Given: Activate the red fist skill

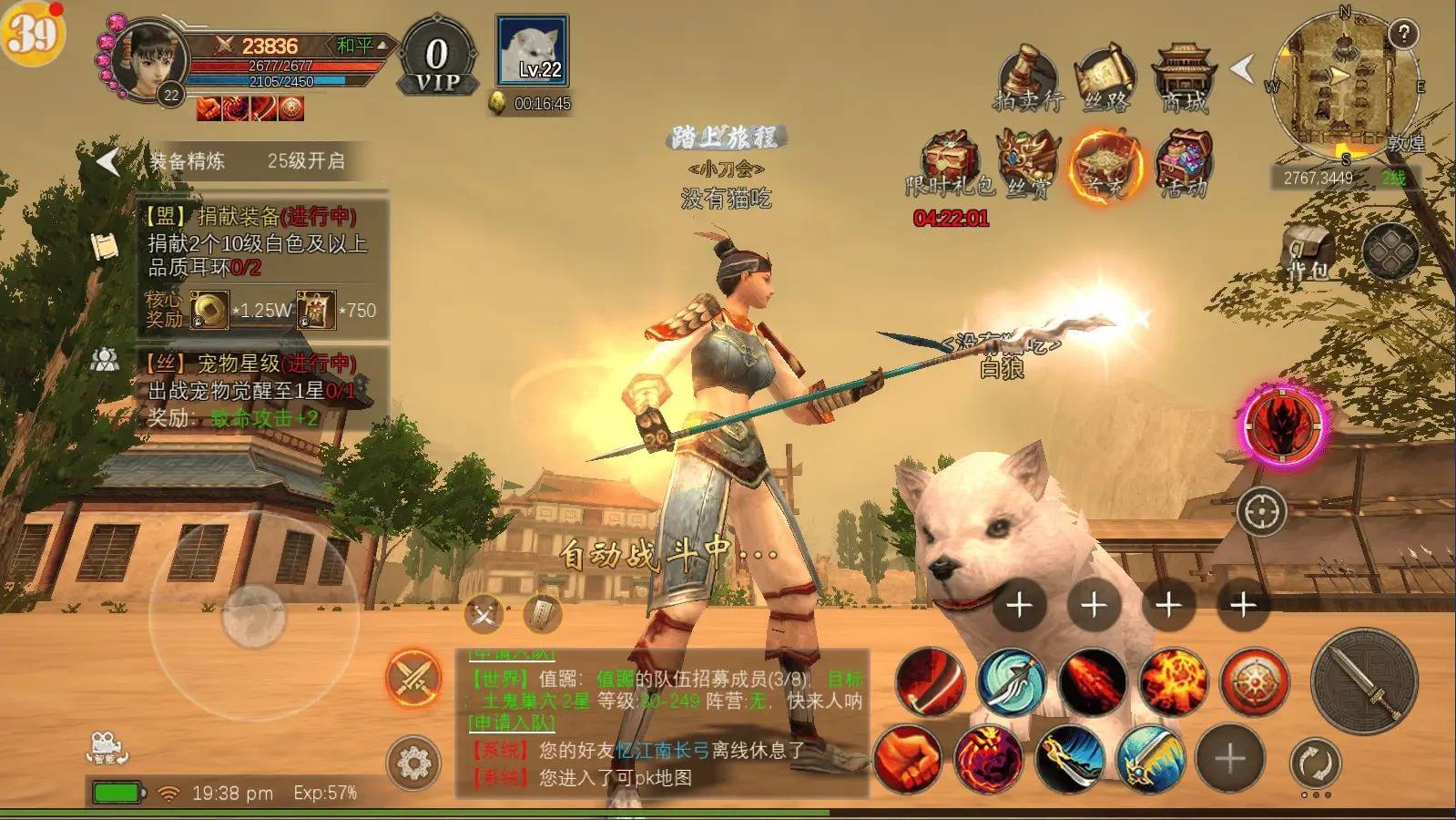Looking at the screenshot, I should coord(907,758).
